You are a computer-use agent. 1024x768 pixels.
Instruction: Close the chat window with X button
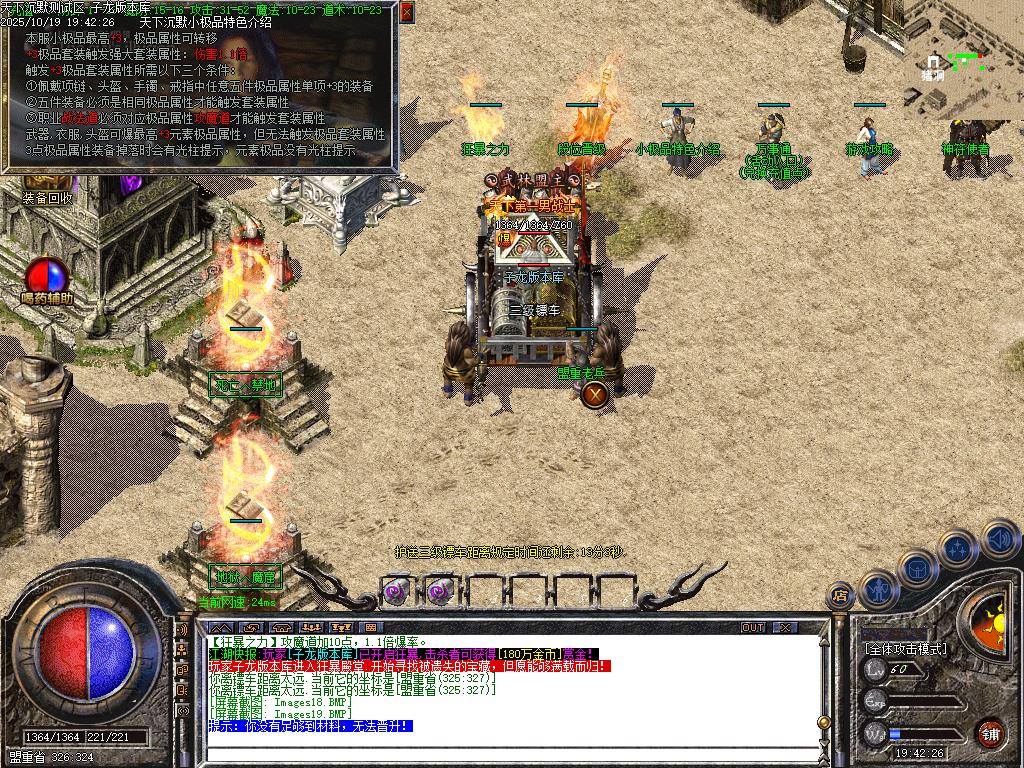(786, 628)
